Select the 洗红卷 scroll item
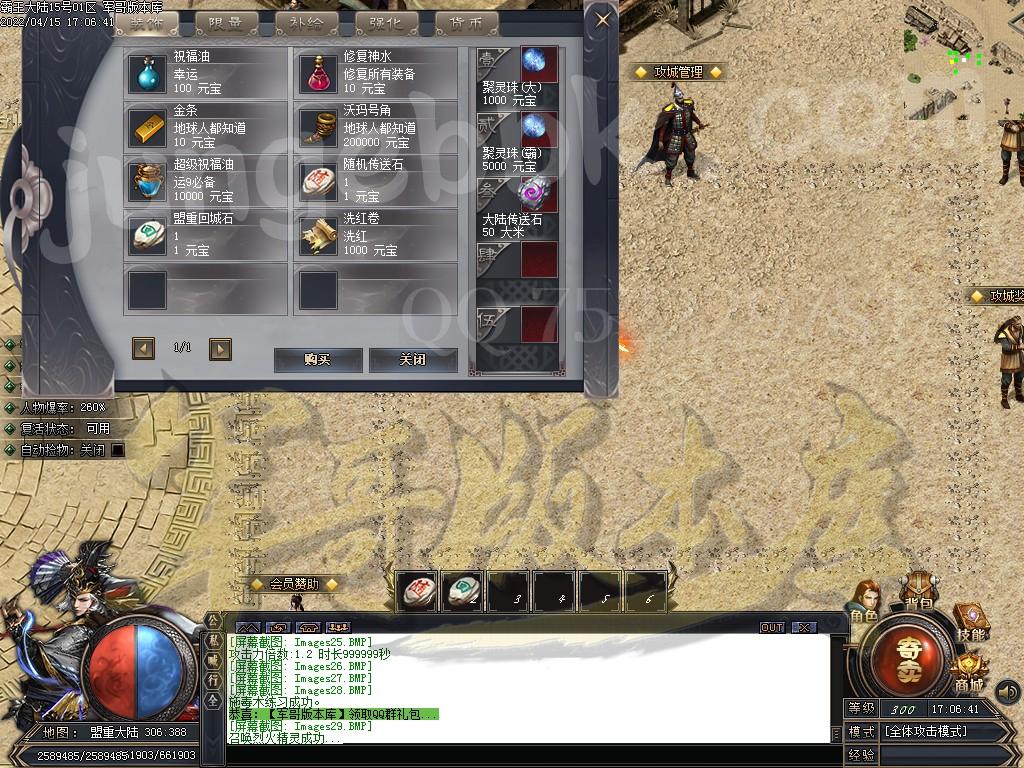This screenshot has height=768, width=1024. coord(318,235)
